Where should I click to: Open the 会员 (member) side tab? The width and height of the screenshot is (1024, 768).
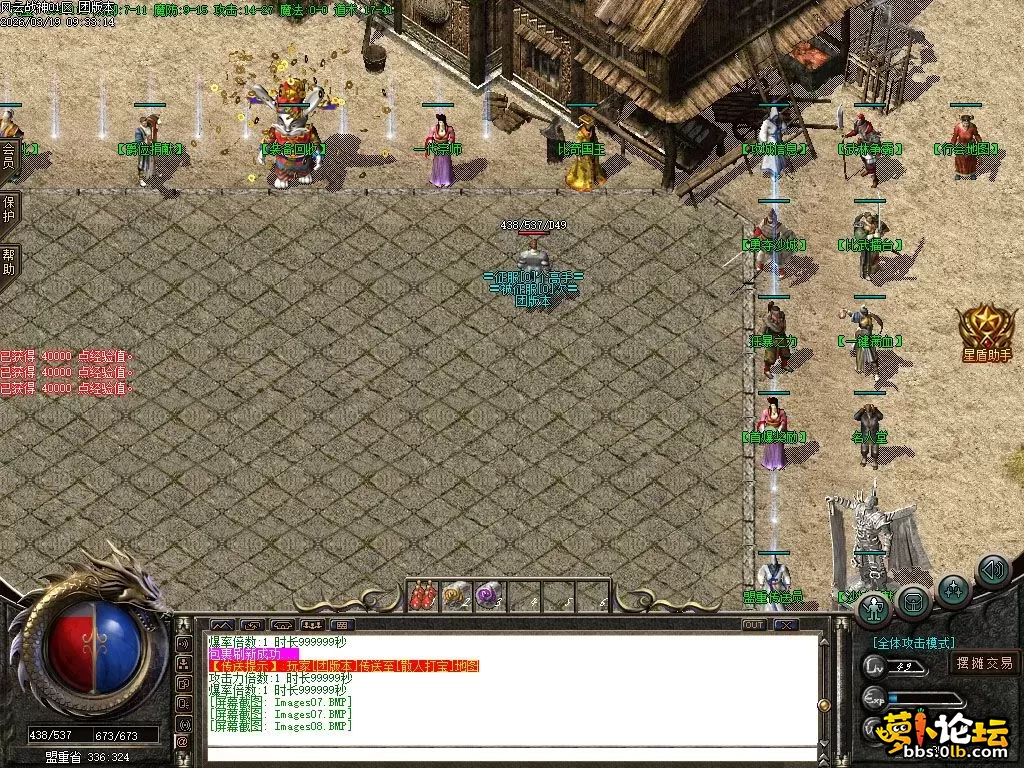(8, 157)
